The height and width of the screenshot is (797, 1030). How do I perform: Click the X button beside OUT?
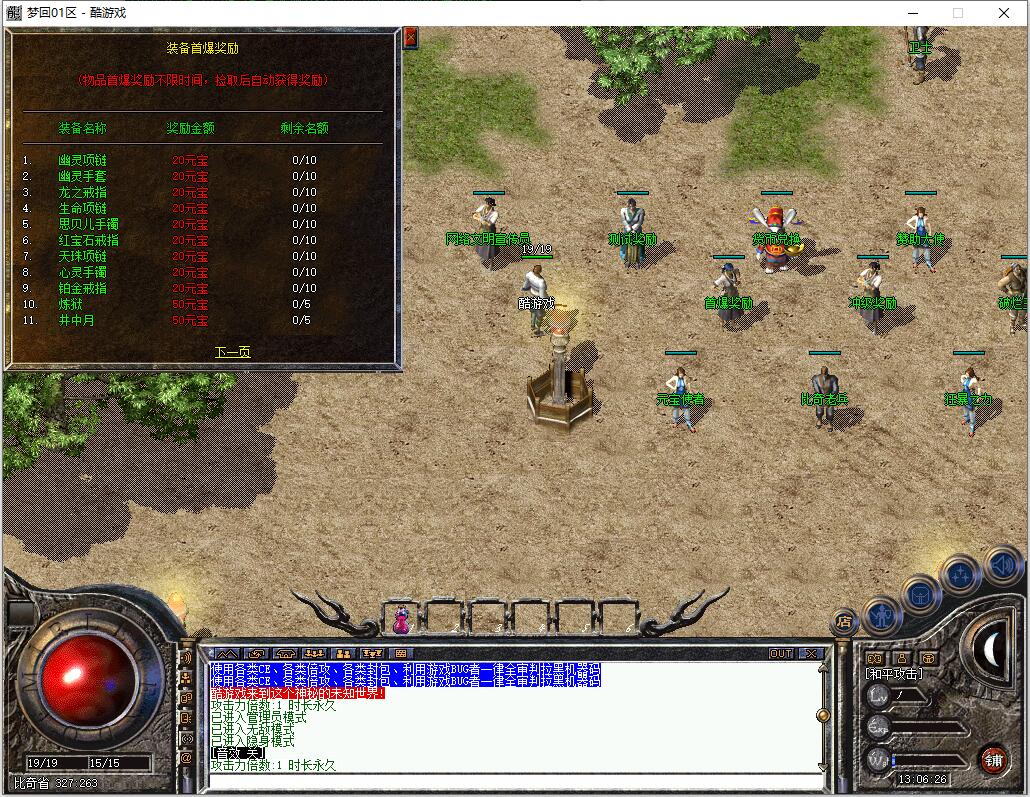[x=811, y=653]
